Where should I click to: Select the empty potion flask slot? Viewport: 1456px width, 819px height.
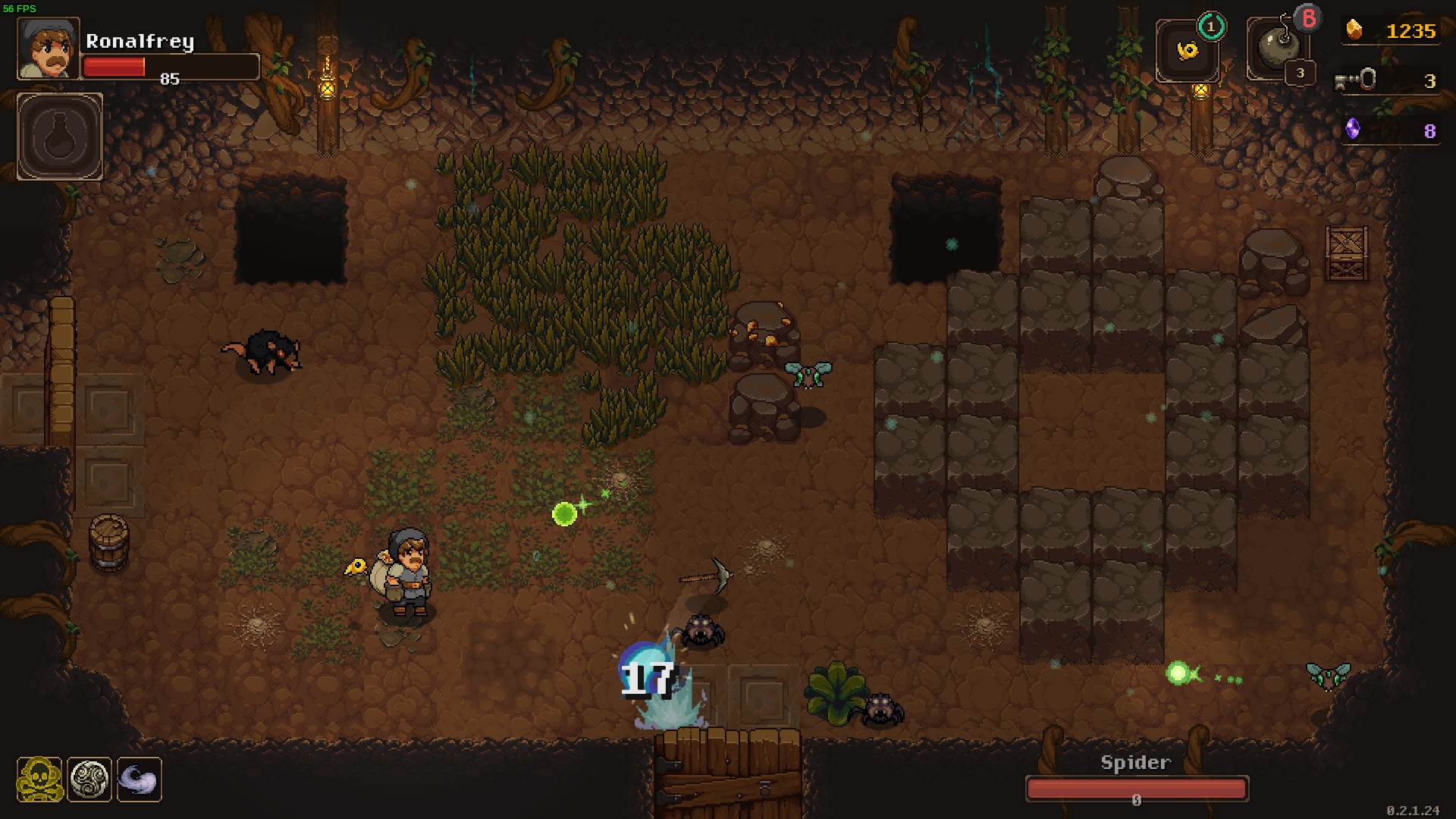coord(60,137)
